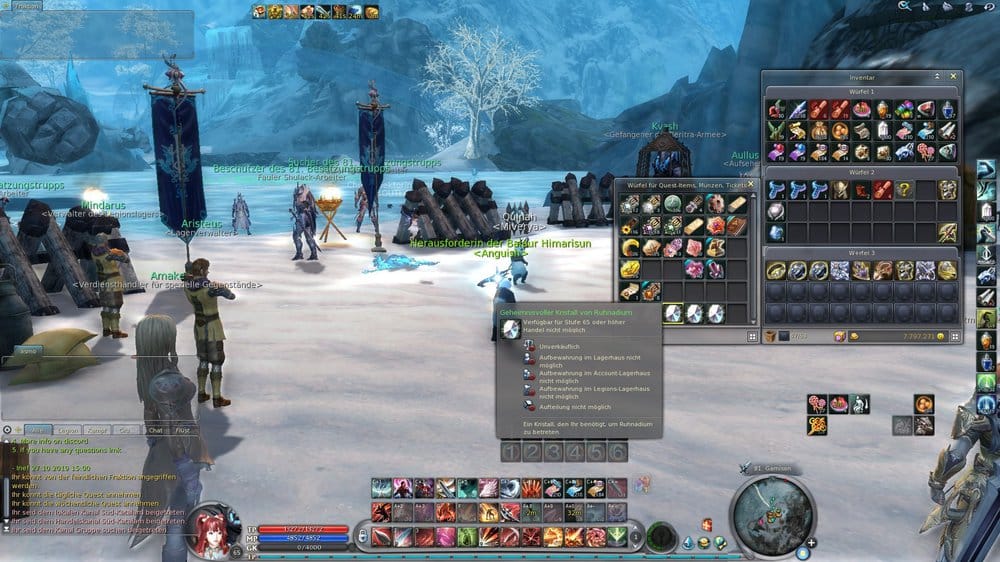The image size is (1000, 562).
Task: Select the rainbow gems item in Würfel 1
Action: [x=904, y=109]
